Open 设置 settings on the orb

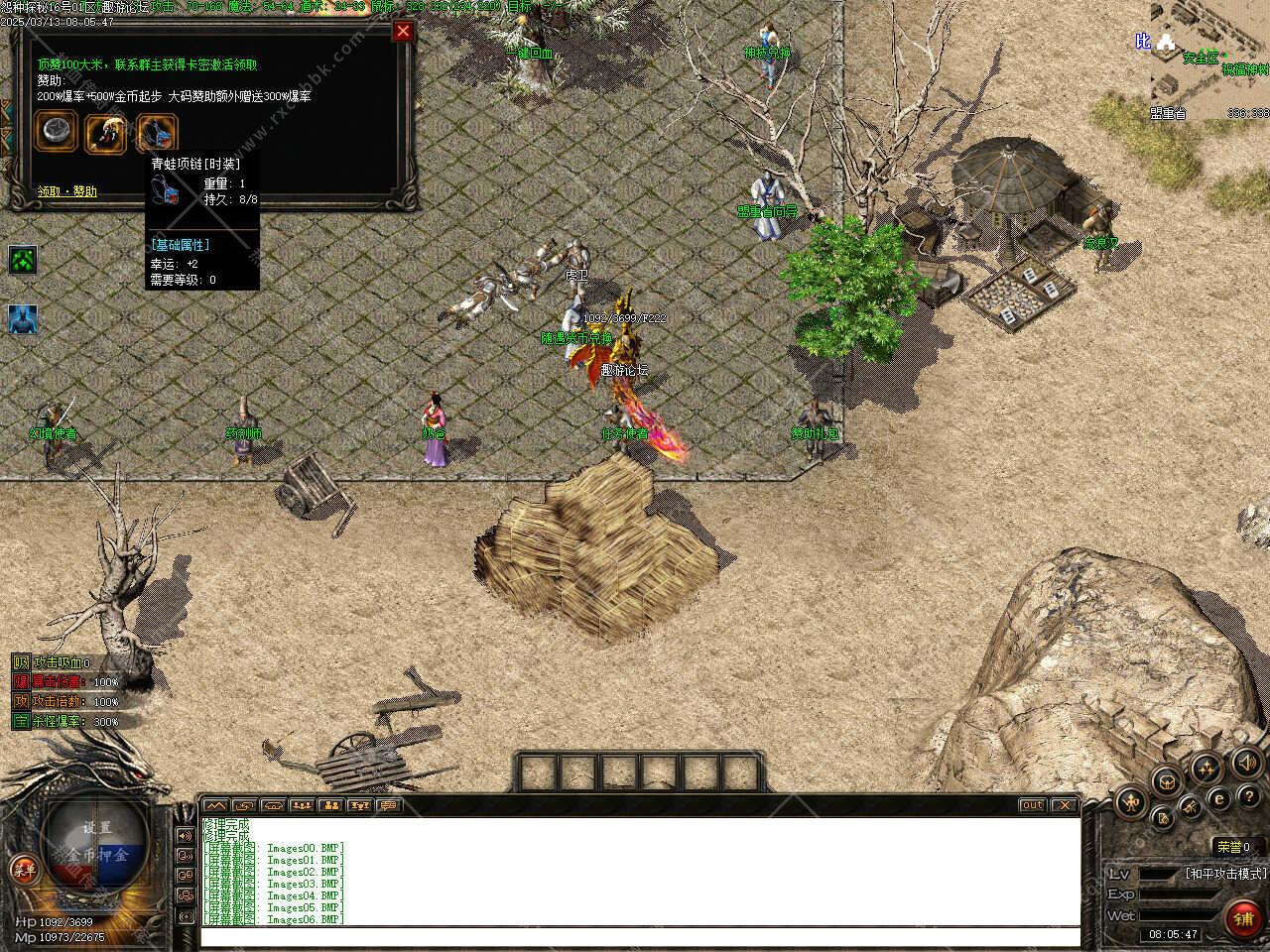click(x=97, y=827)
